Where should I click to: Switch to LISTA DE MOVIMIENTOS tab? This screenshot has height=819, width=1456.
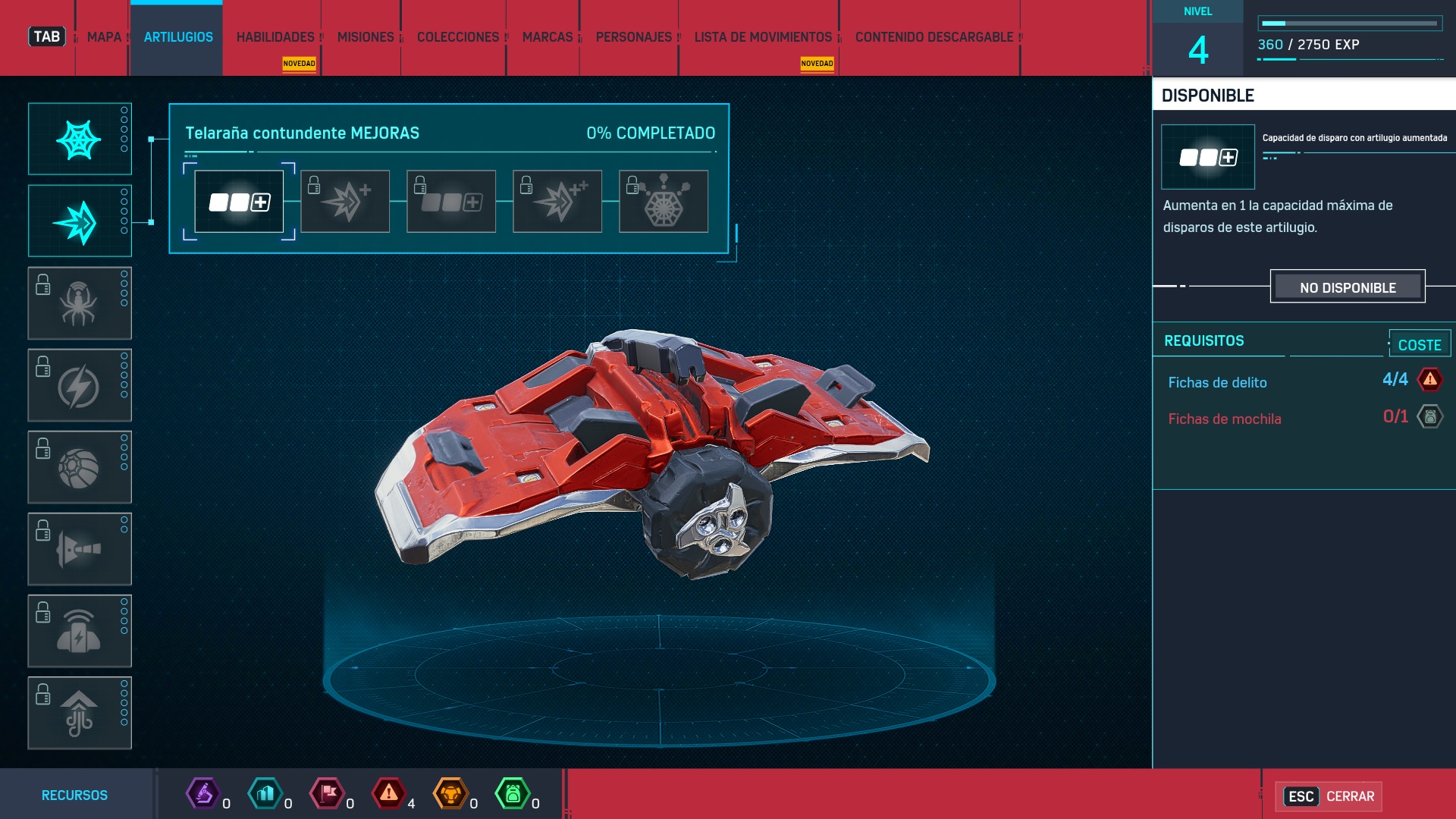pos(763,37)
